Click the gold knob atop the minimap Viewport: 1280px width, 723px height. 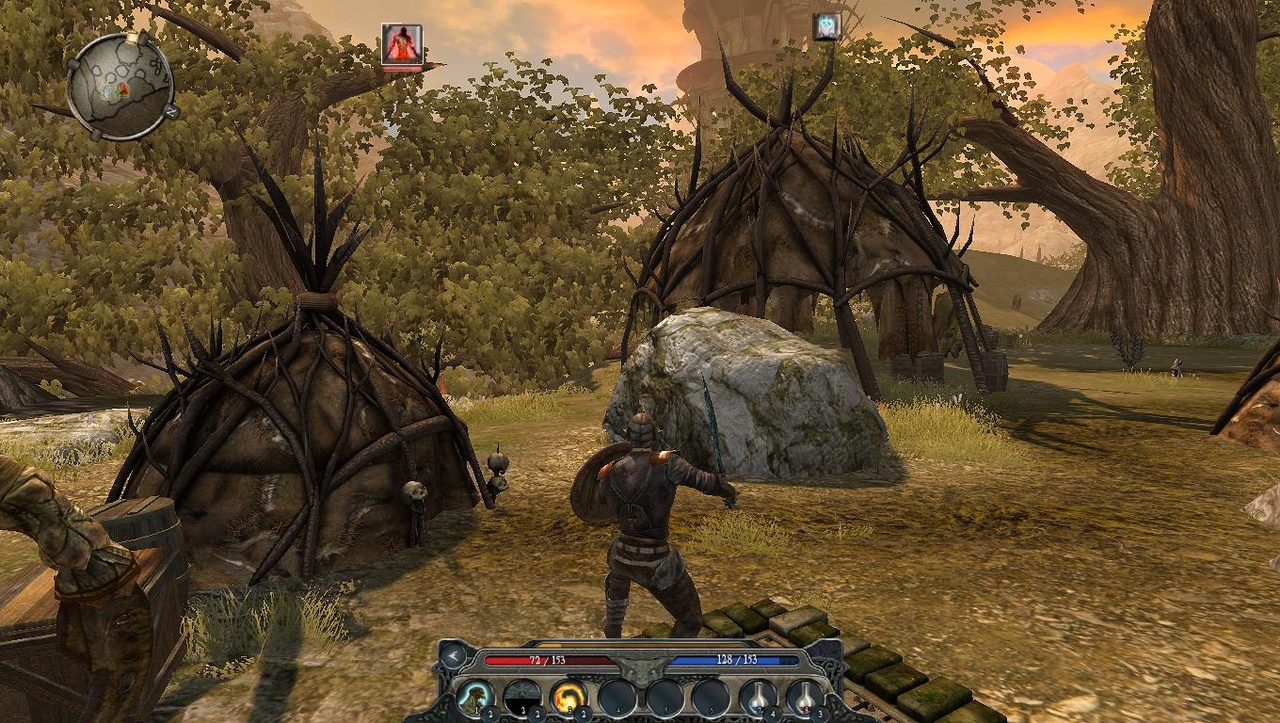click(x=133, y=37)
